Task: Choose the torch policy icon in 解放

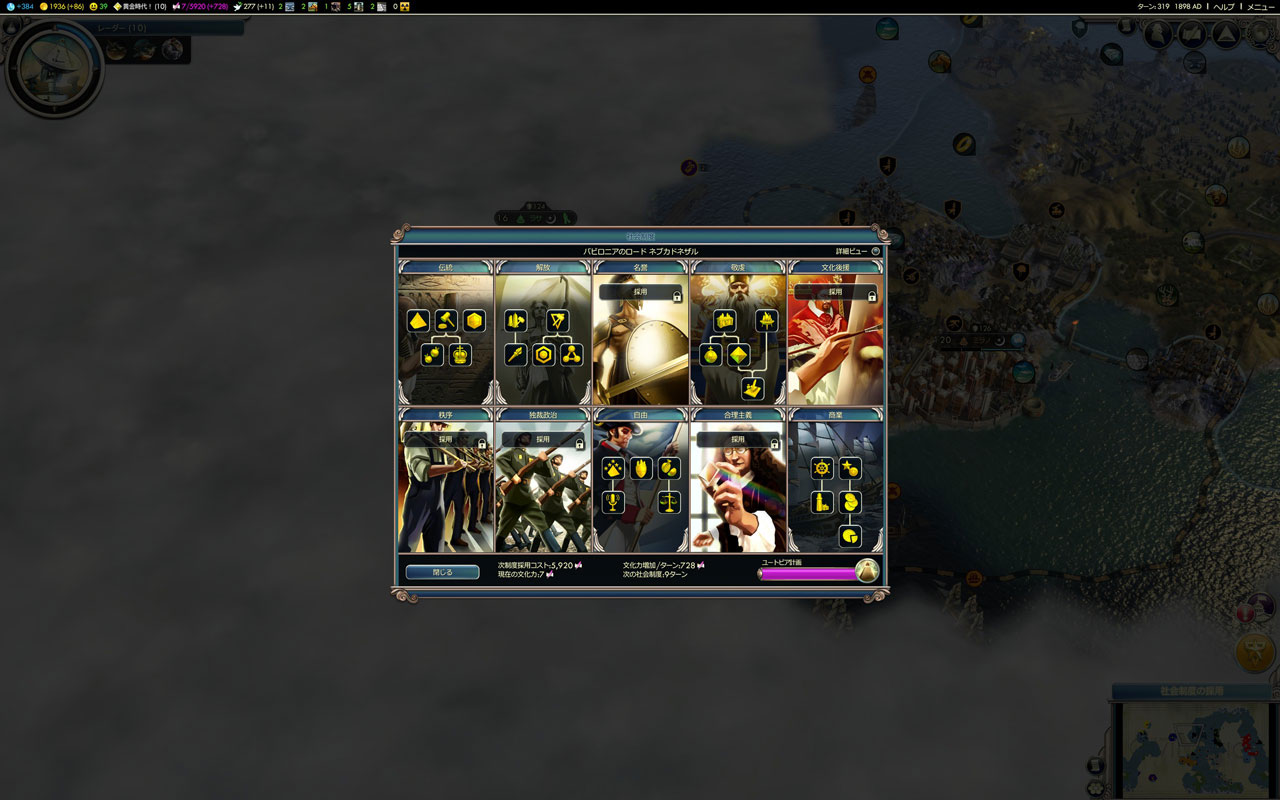Action: pos(516,355)
